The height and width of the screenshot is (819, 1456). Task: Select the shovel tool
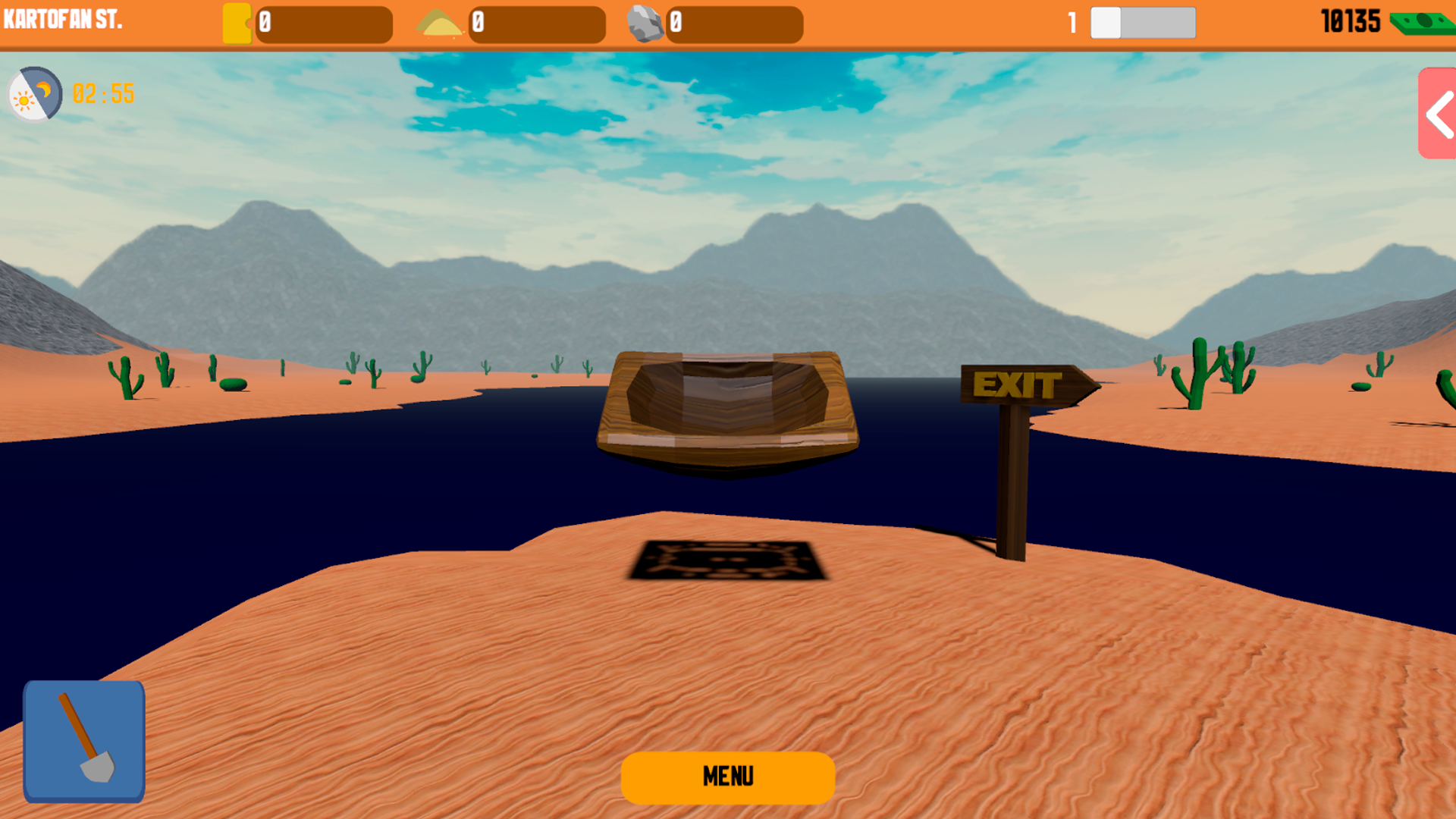click(x=83, y=739)
